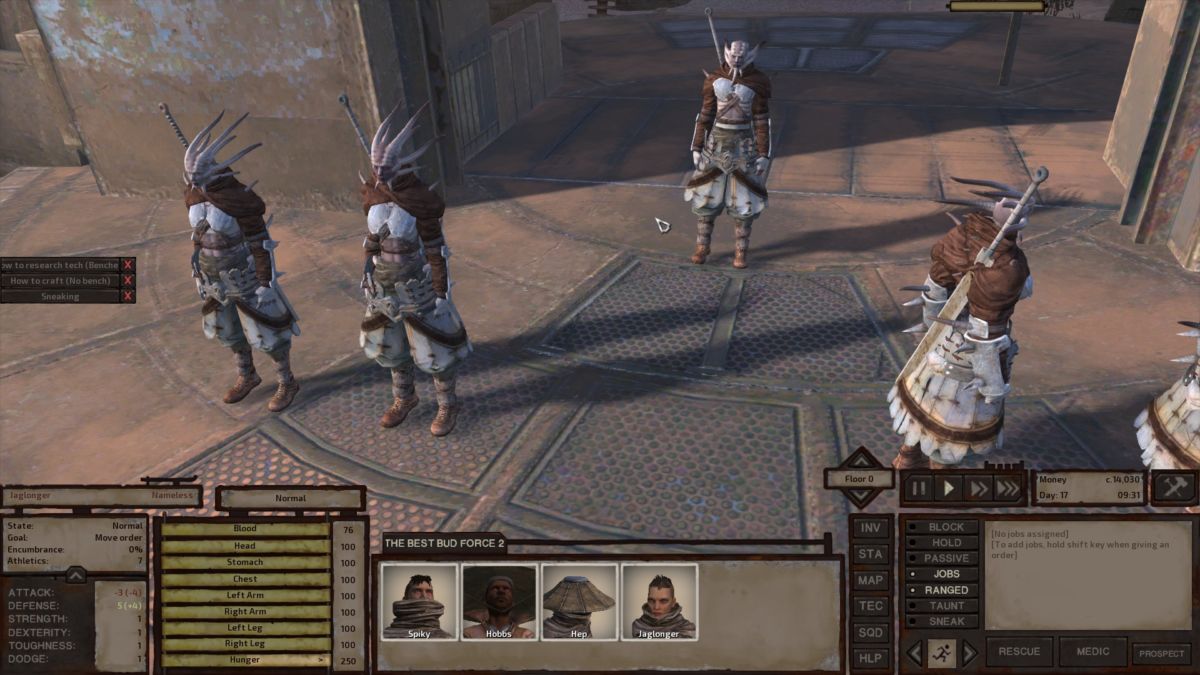Open the MAP screen
Screen dimensions: 1200x675
tap(871, 580)
